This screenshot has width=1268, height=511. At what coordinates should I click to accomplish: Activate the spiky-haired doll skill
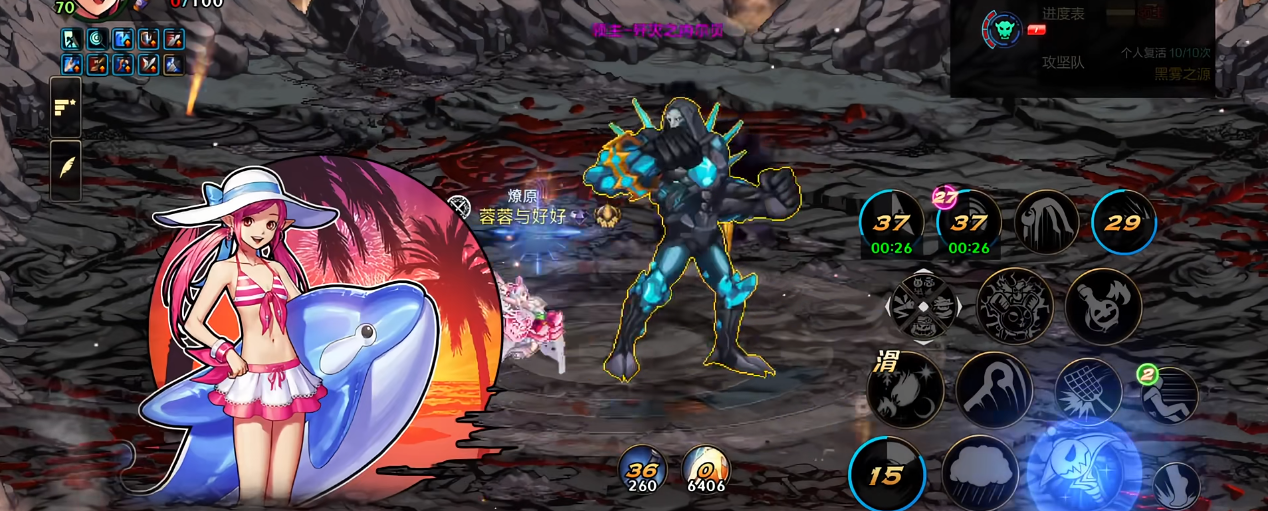click(1014, 306)
